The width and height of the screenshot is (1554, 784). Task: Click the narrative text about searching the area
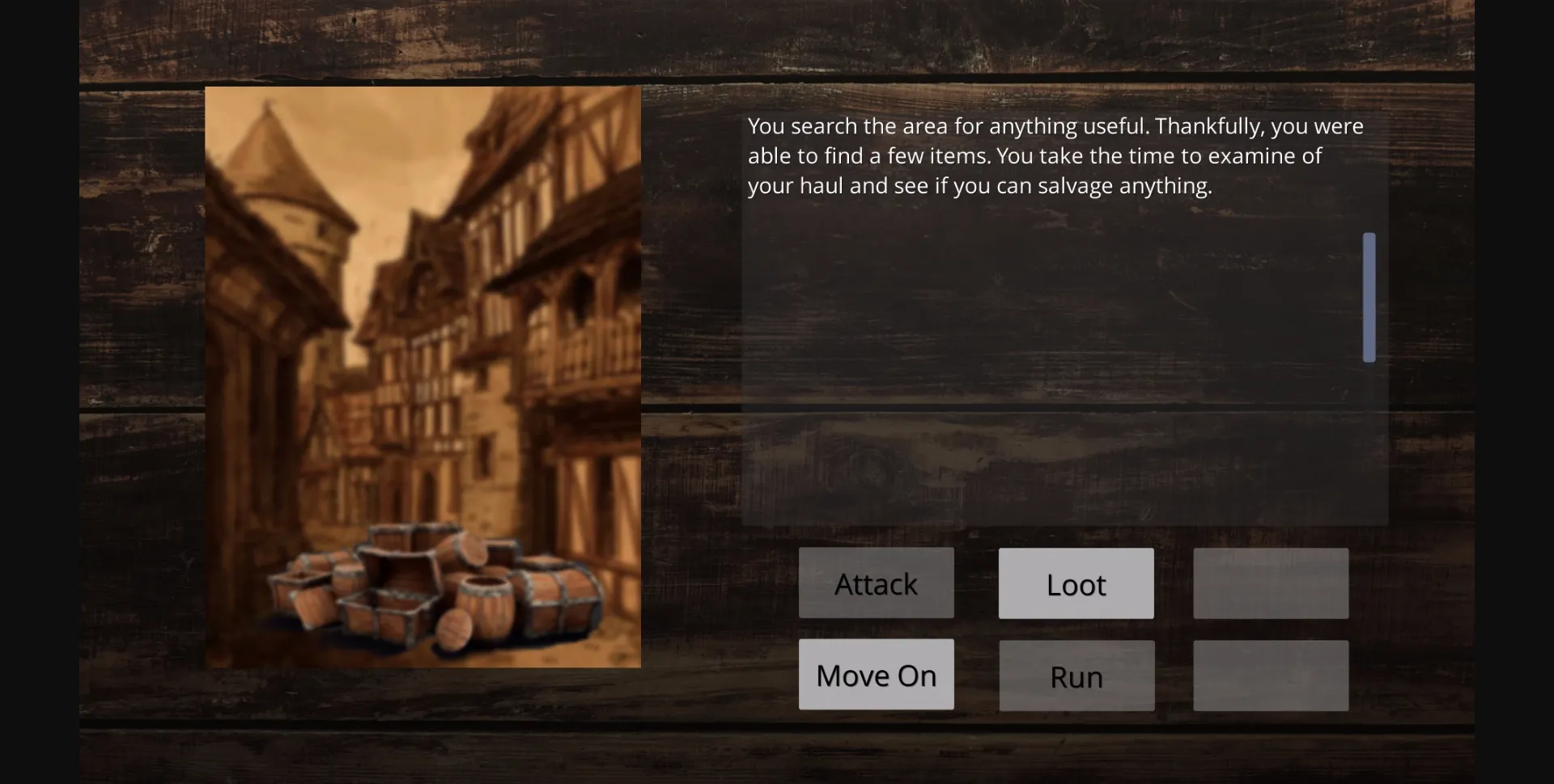(1052, 155)
